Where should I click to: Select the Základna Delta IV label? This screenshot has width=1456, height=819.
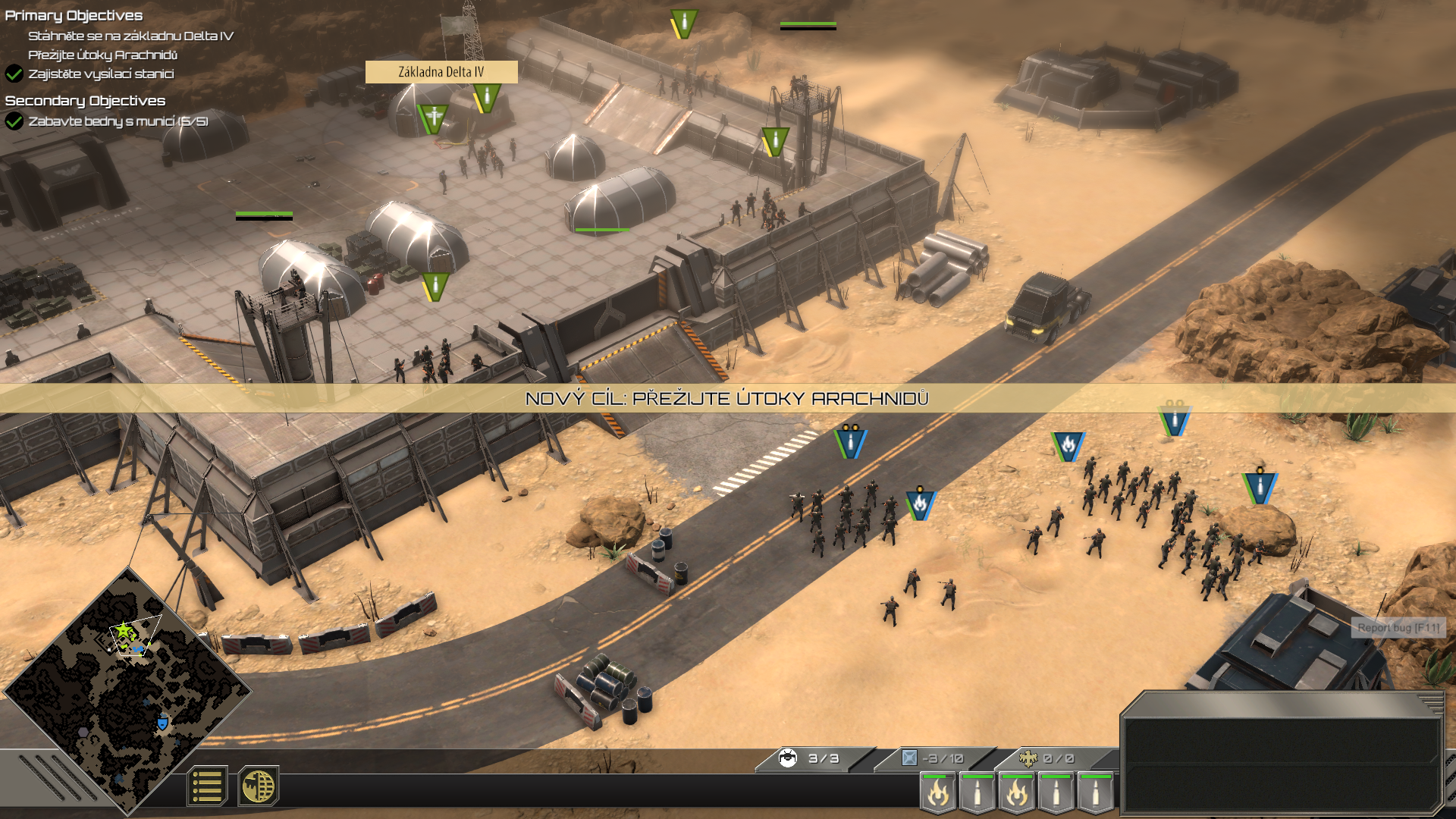point(441,72)
